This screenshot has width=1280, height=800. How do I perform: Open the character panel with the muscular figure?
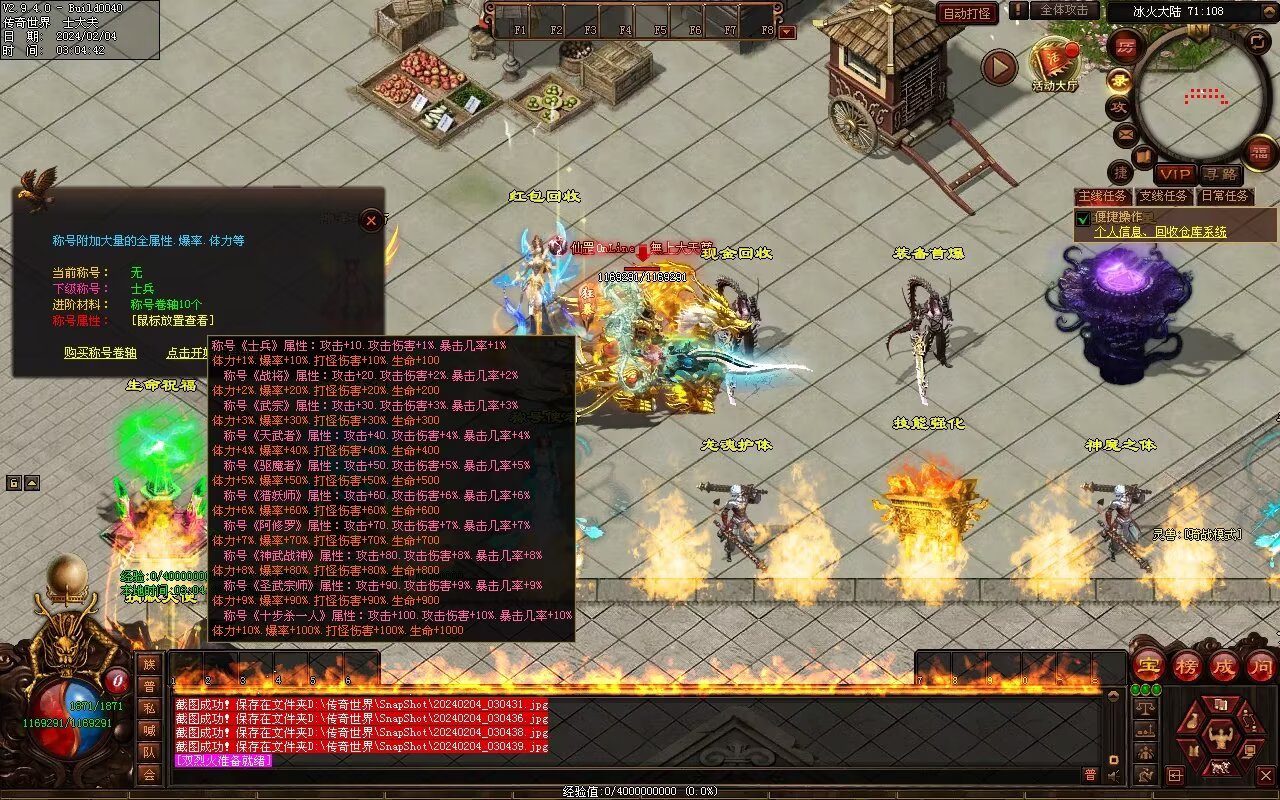coord(1219,739)
